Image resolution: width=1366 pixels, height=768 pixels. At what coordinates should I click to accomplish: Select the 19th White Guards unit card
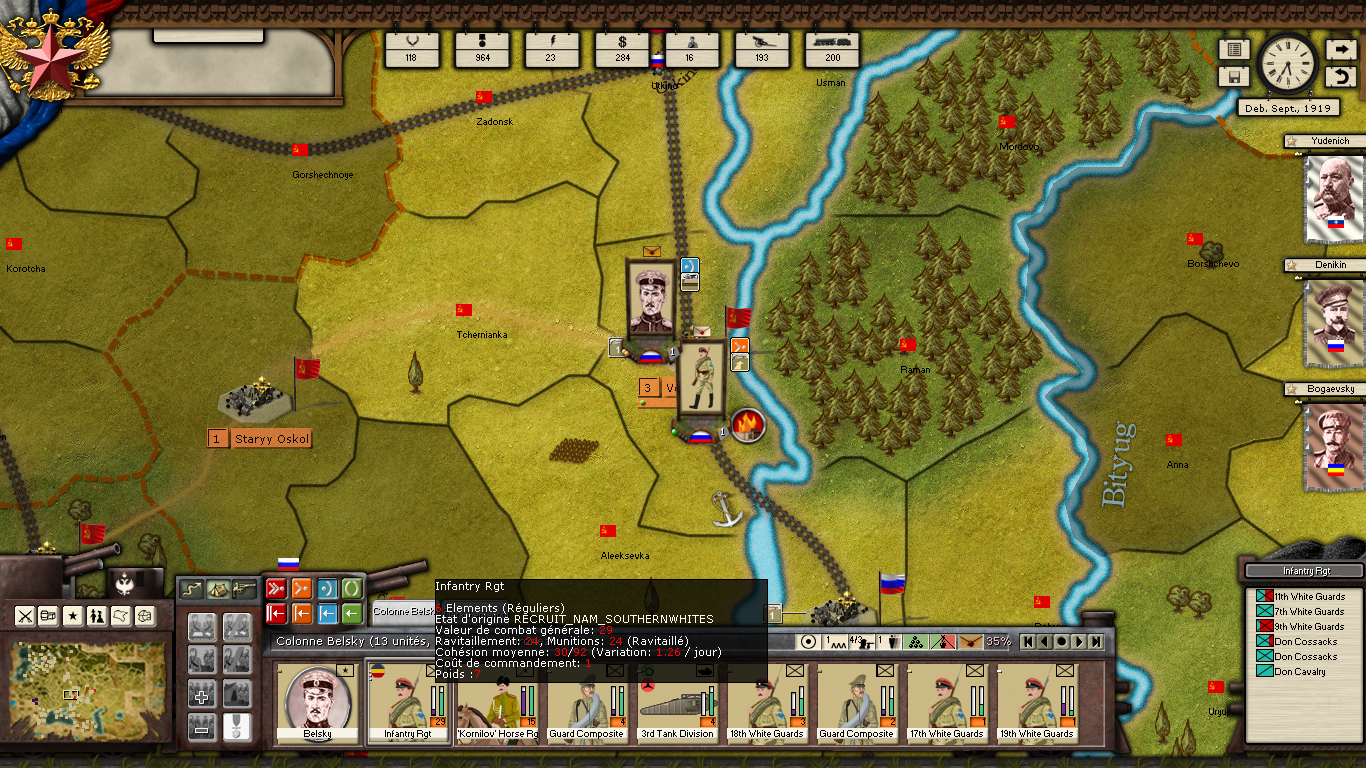click(x=1037, y=703)
